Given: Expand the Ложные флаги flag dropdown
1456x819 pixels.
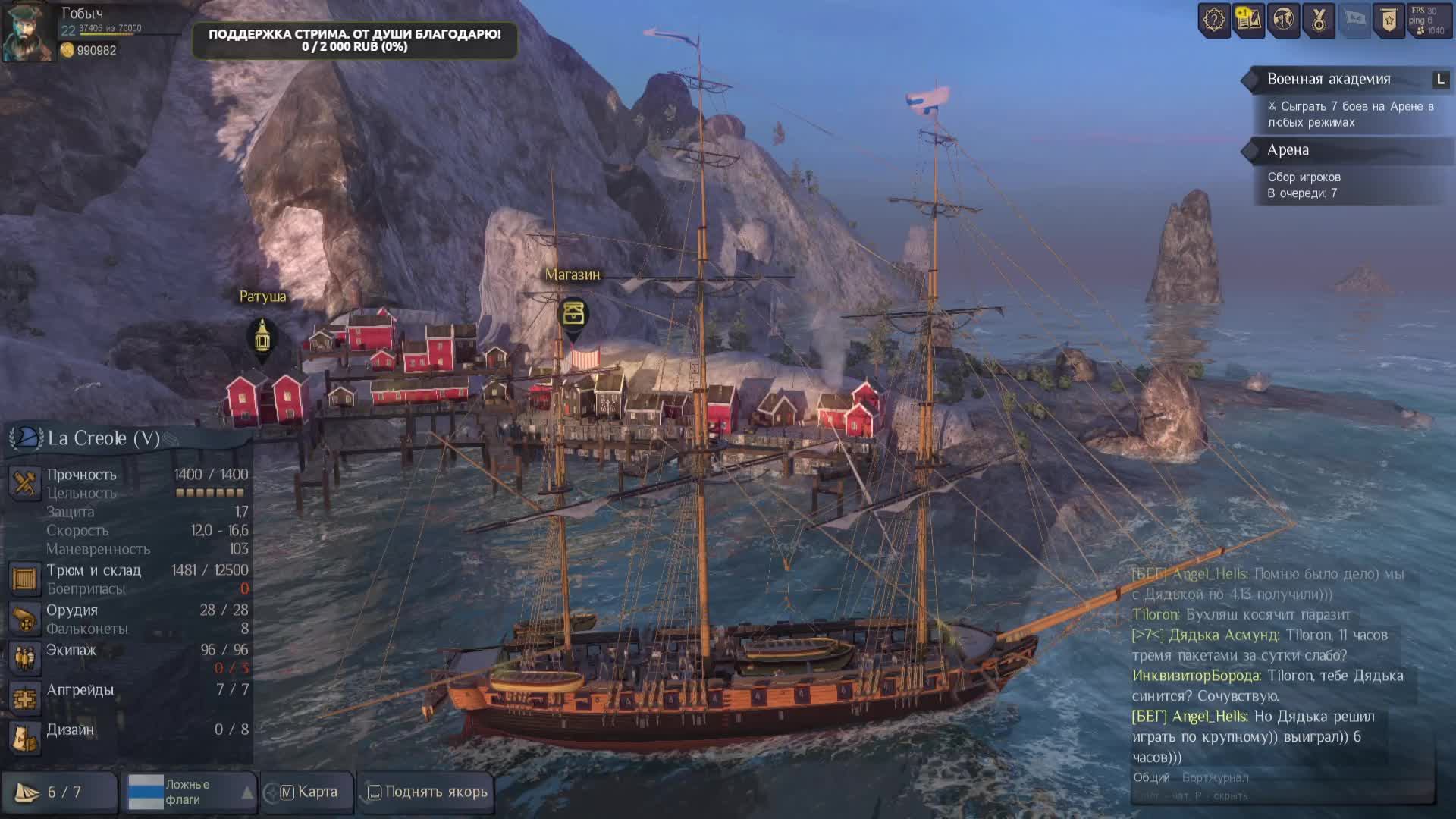Looking at the screenshot, I should click(x=246, y=792).
